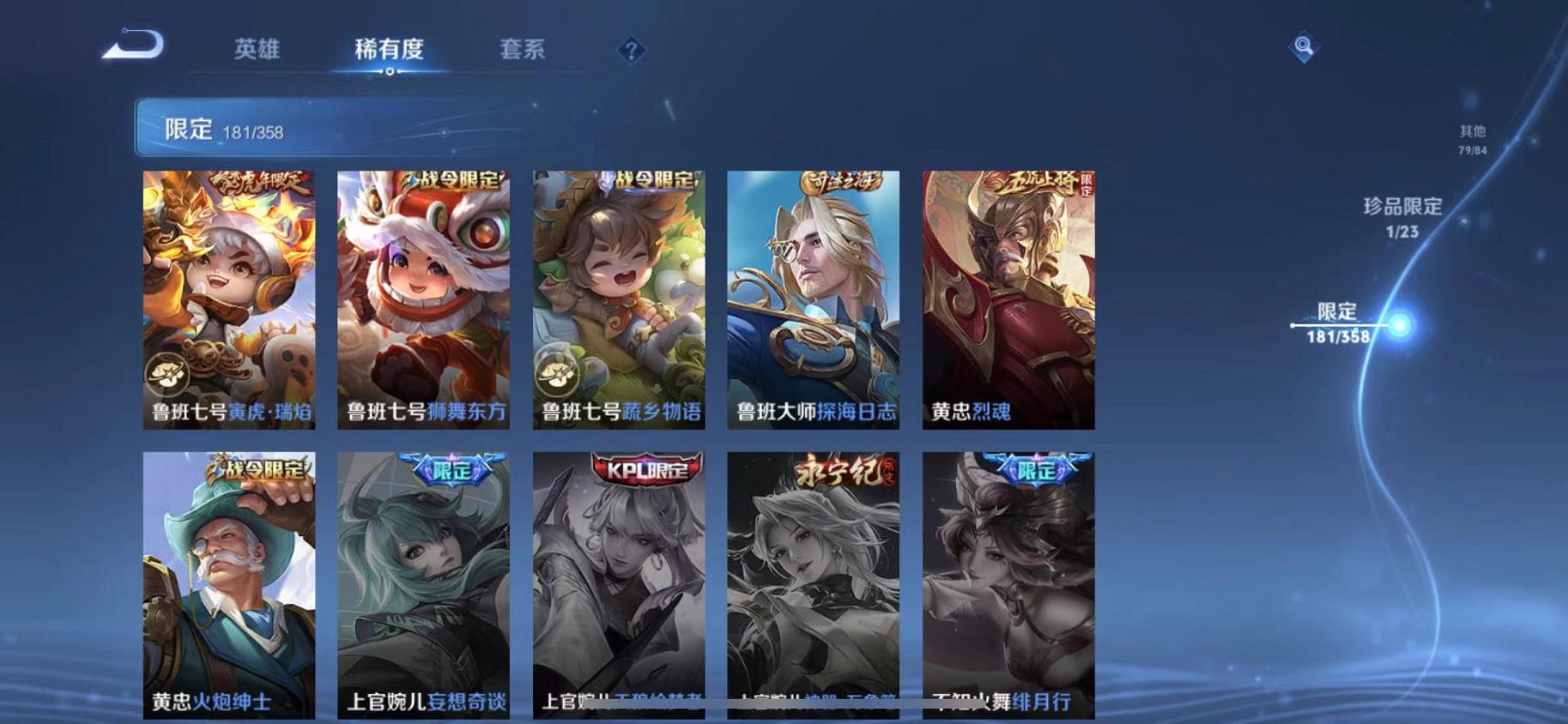Click glowing progress dot beside 限定 181/358
The image size is (1568, 724).
[1399, 325]
